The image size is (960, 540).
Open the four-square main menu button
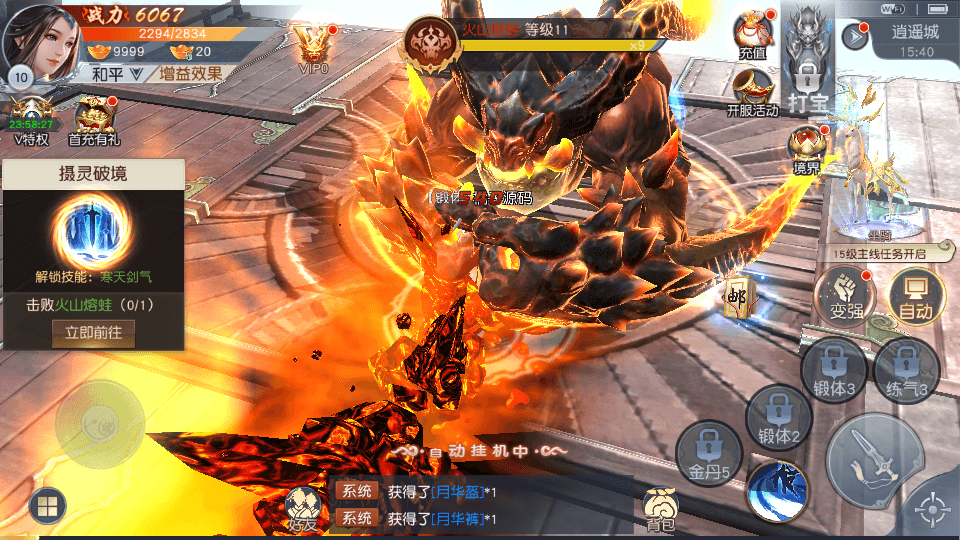tap(46, 507)
